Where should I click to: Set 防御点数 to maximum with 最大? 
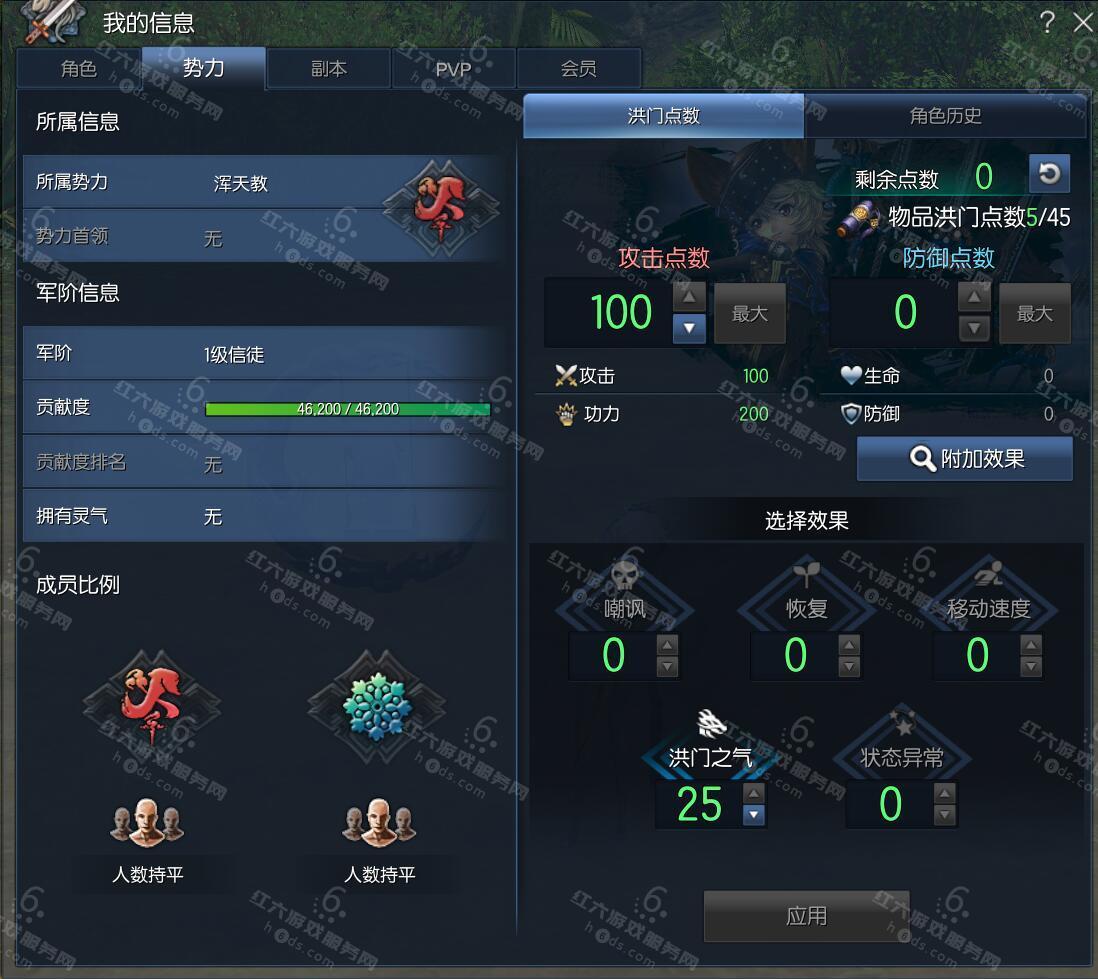point(1034,314)
